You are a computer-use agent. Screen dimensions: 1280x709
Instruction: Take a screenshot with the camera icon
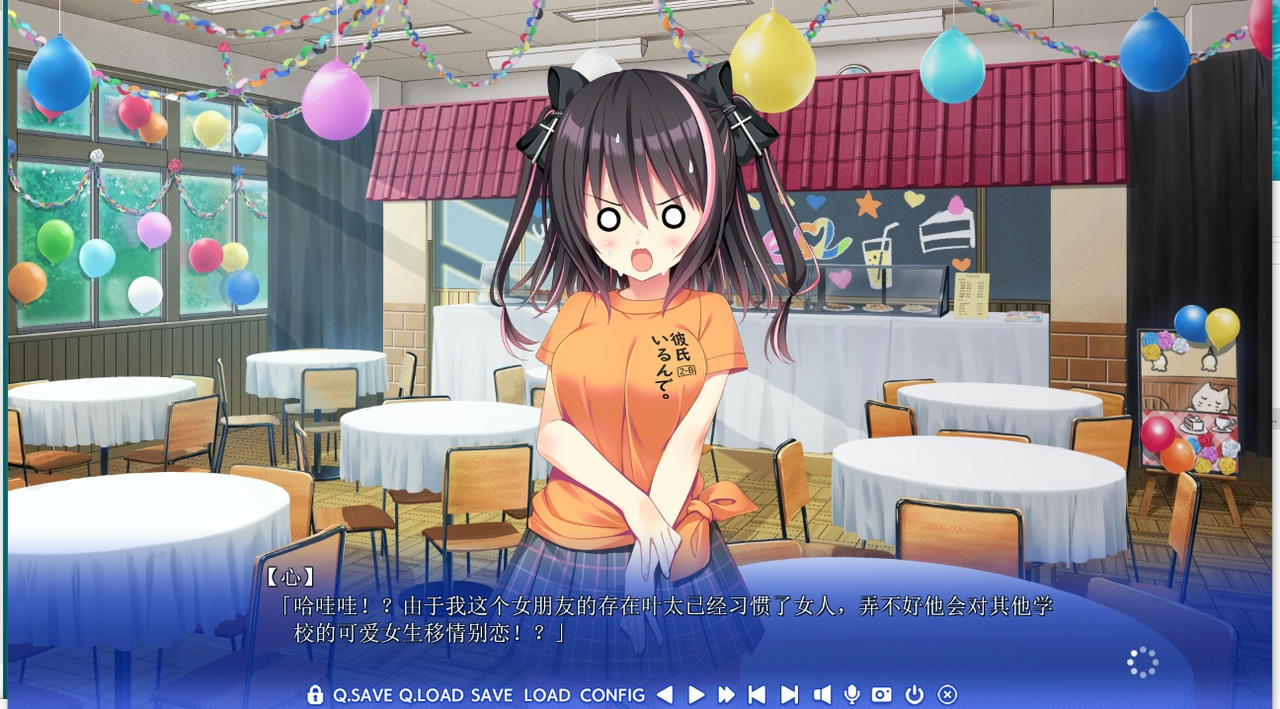882,695
